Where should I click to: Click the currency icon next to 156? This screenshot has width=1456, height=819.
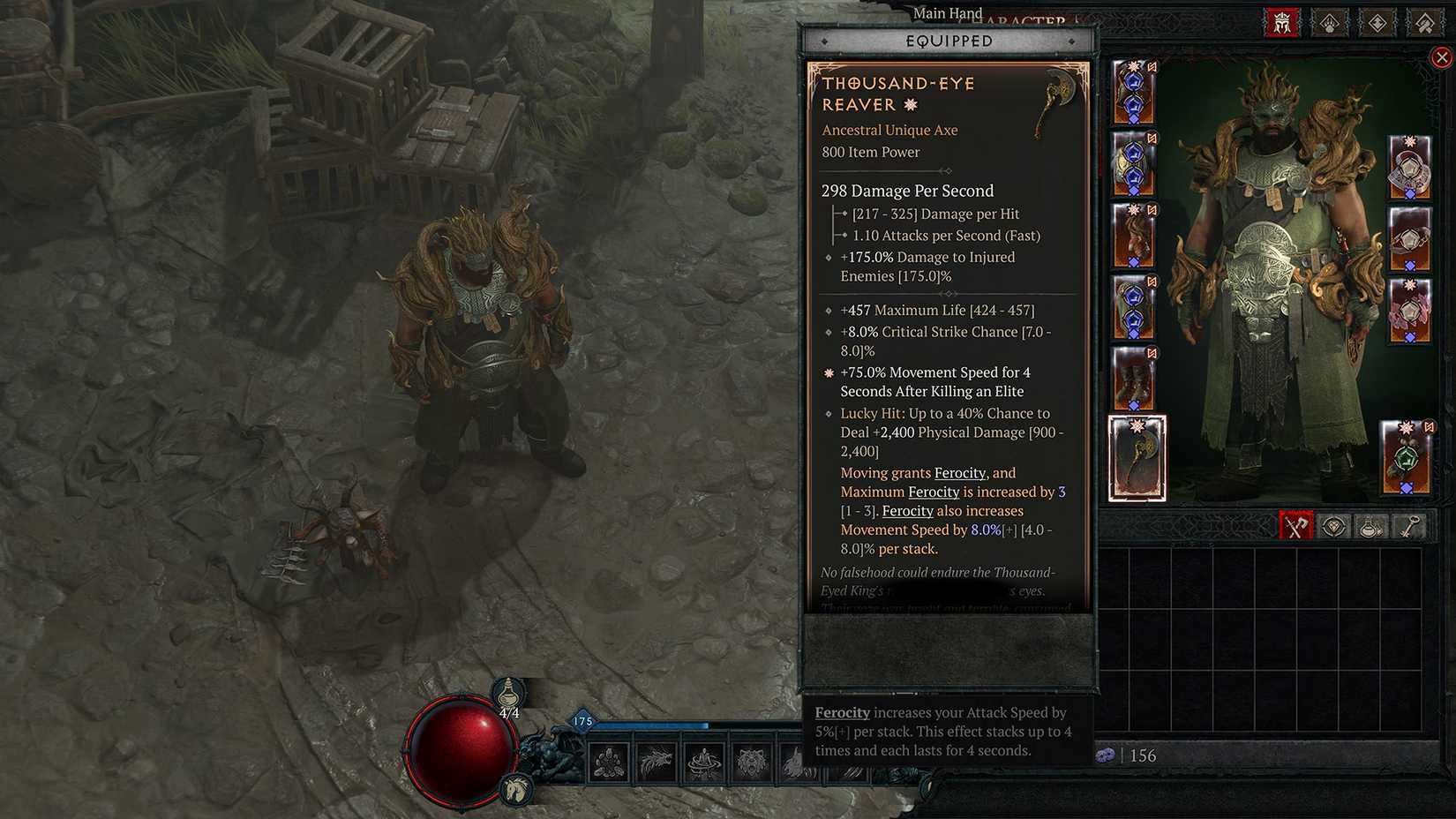pyautogui.click(x=1106, y=756)
